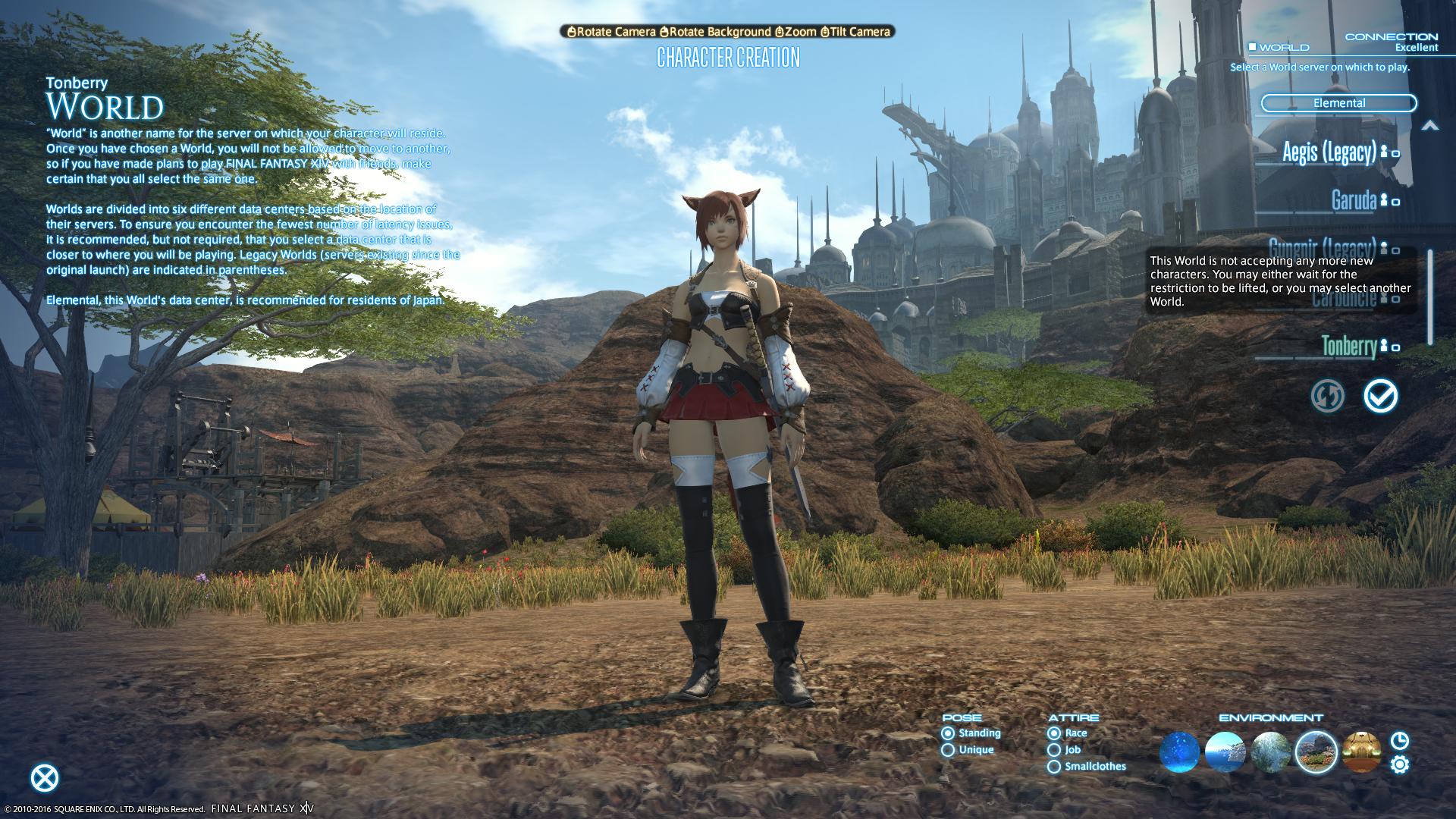Image resolution: width=1456 pixels, height=819 pixels.
Task: Select the highlighted rocky plains environment
Action: tap(1316, 752)
